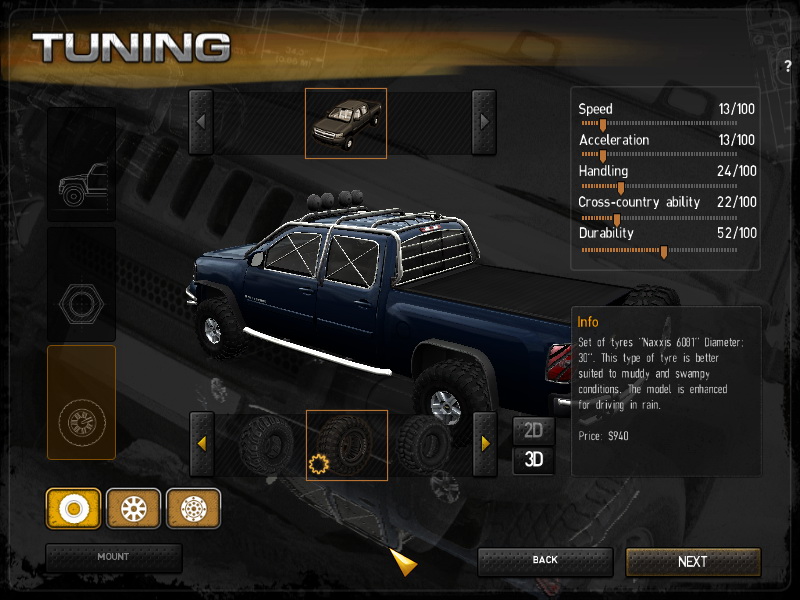Image resolution: width=800 pixels, height=600 pixels.
Task: Show the previous vehicle in the top carousel
Action: [x=201, y=122]
